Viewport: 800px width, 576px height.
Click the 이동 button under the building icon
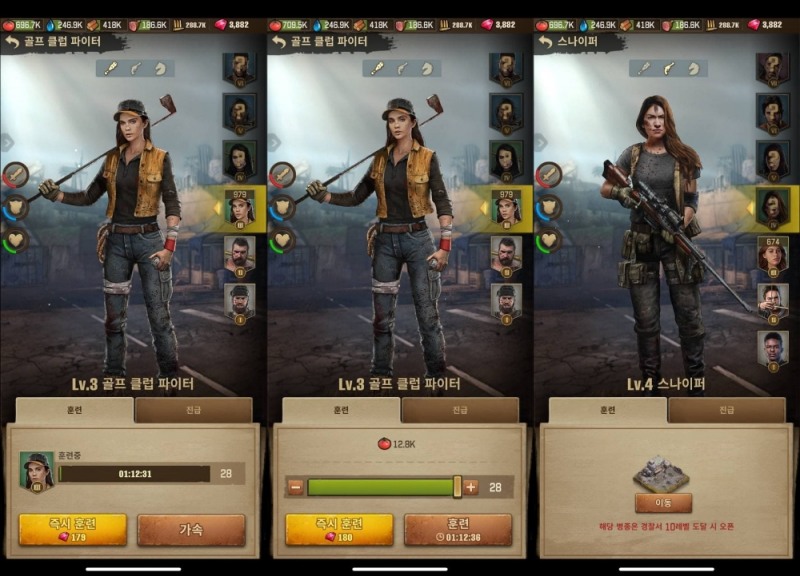tap(663, 502)
